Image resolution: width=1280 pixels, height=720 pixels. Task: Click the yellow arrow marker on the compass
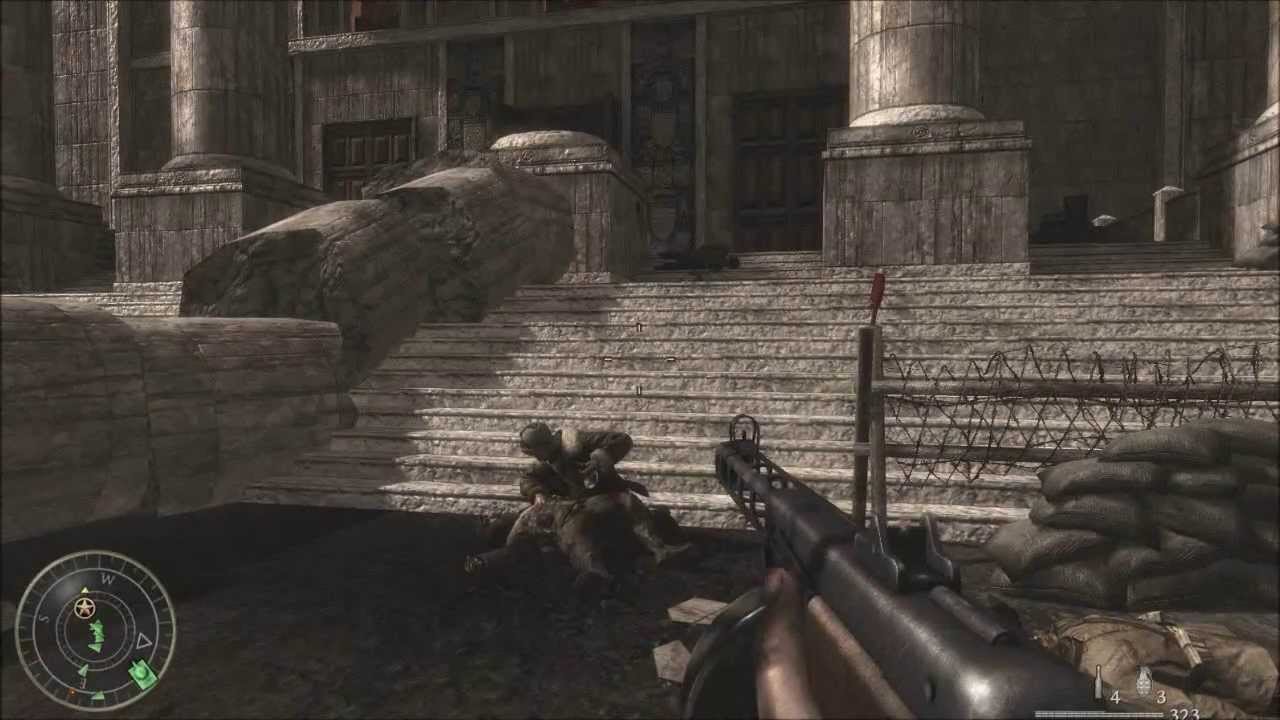[84, 589]
